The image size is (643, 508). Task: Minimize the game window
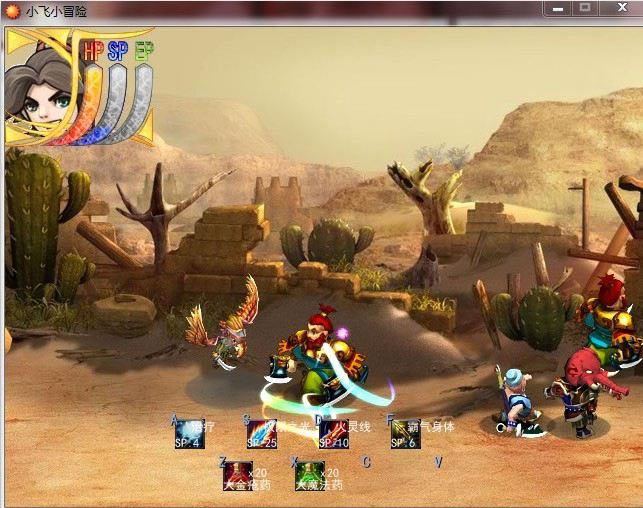click(x=558, y=8)
